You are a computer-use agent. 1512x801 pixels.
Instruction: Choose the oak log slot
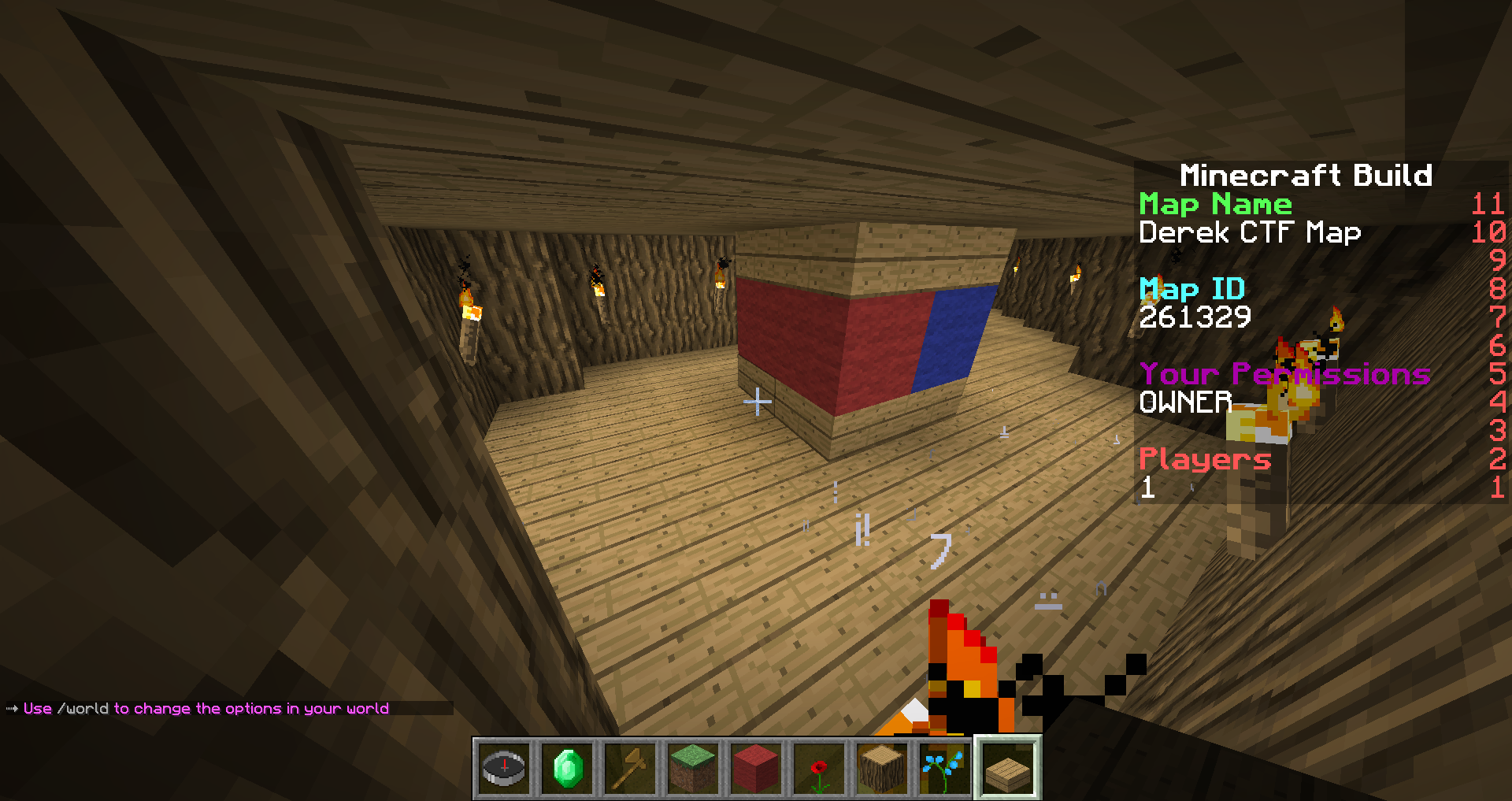click(x=882, y=768)
